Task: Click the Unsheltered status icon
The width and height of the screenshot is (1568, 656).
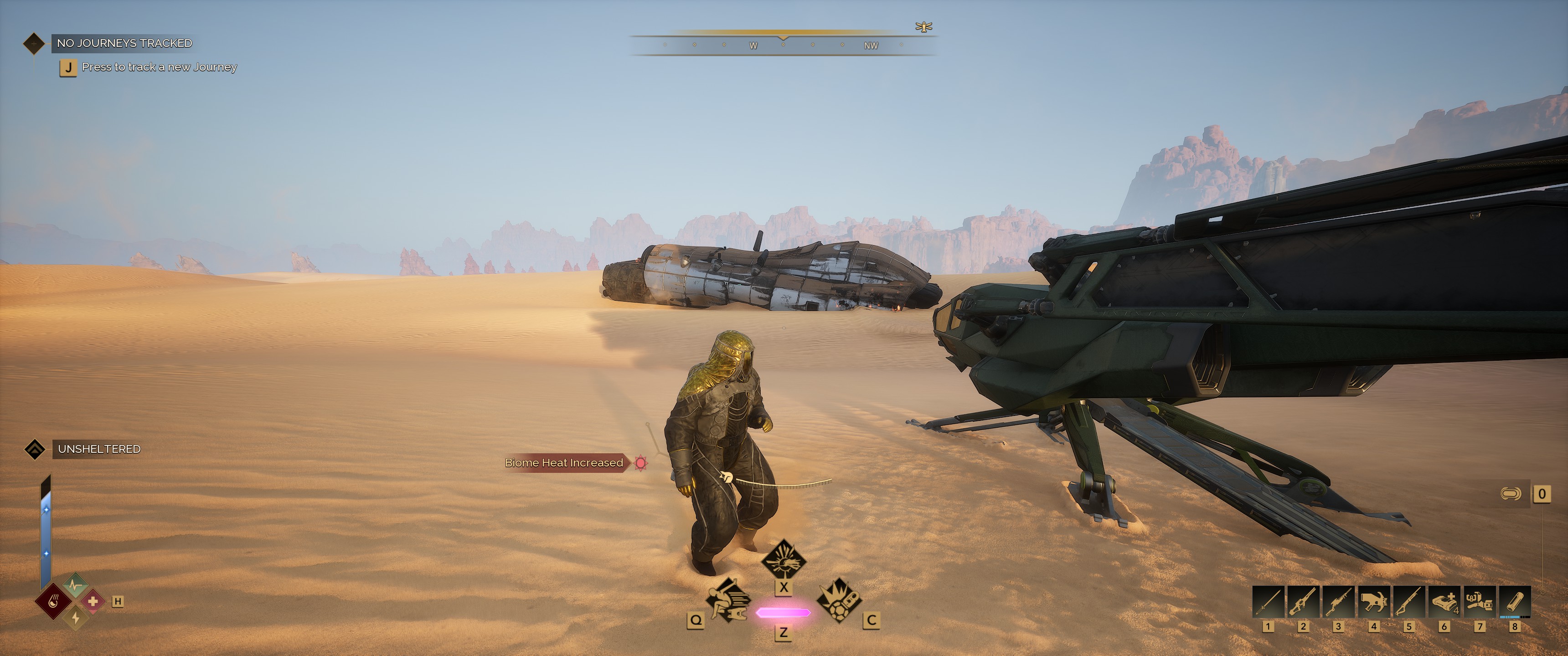Action: coord(35,449)
